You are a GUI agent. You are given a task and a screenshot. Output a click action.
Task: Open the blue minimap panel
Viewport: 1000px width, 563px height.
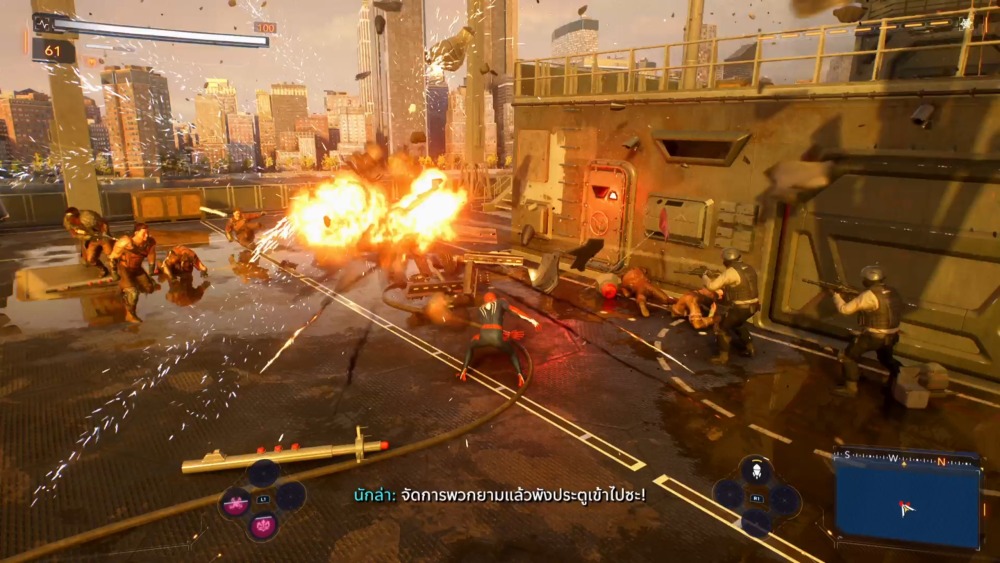(x=907, y=503)
